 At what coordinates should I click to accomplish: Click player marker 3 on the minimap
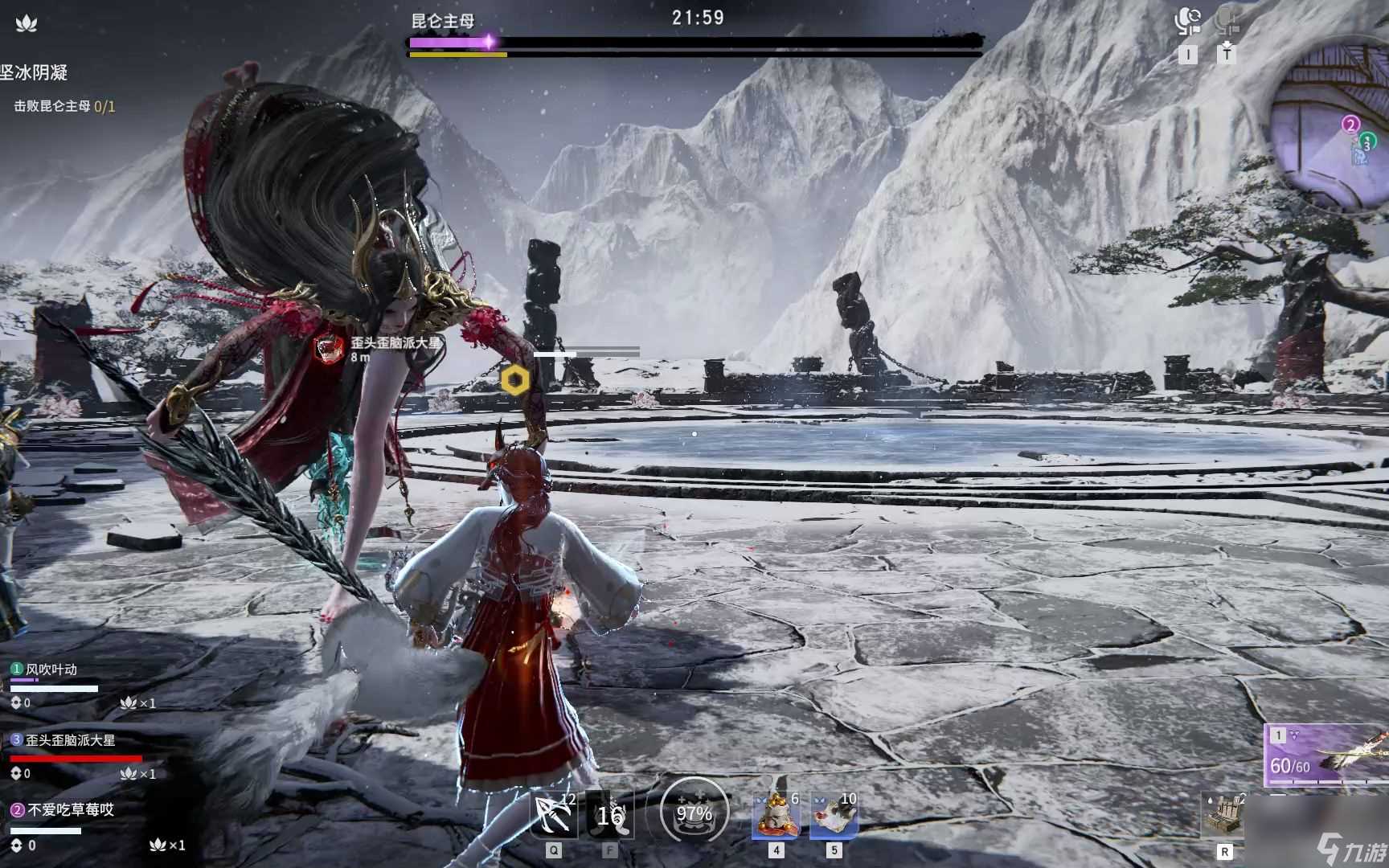coord(1366,145)
